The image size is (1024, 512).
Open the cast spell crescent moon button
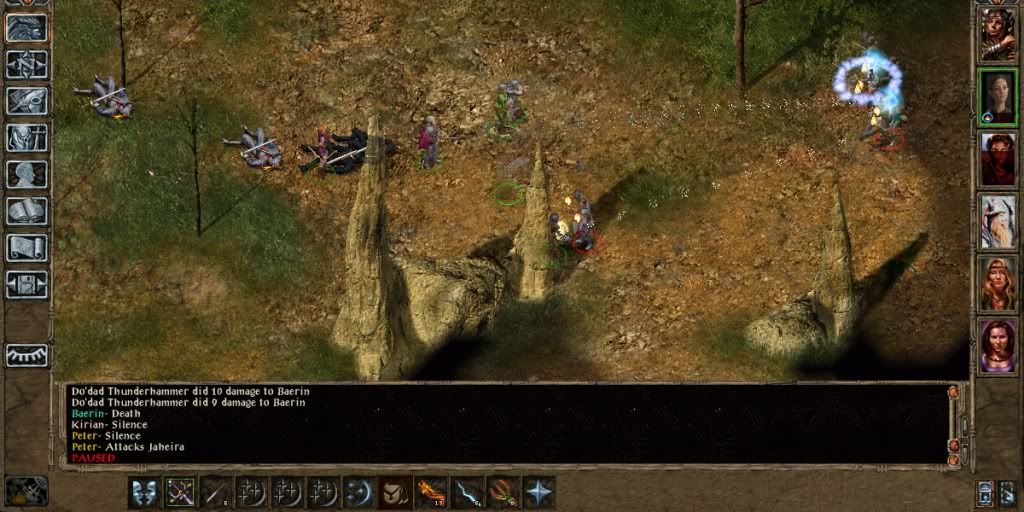(359, 492)
